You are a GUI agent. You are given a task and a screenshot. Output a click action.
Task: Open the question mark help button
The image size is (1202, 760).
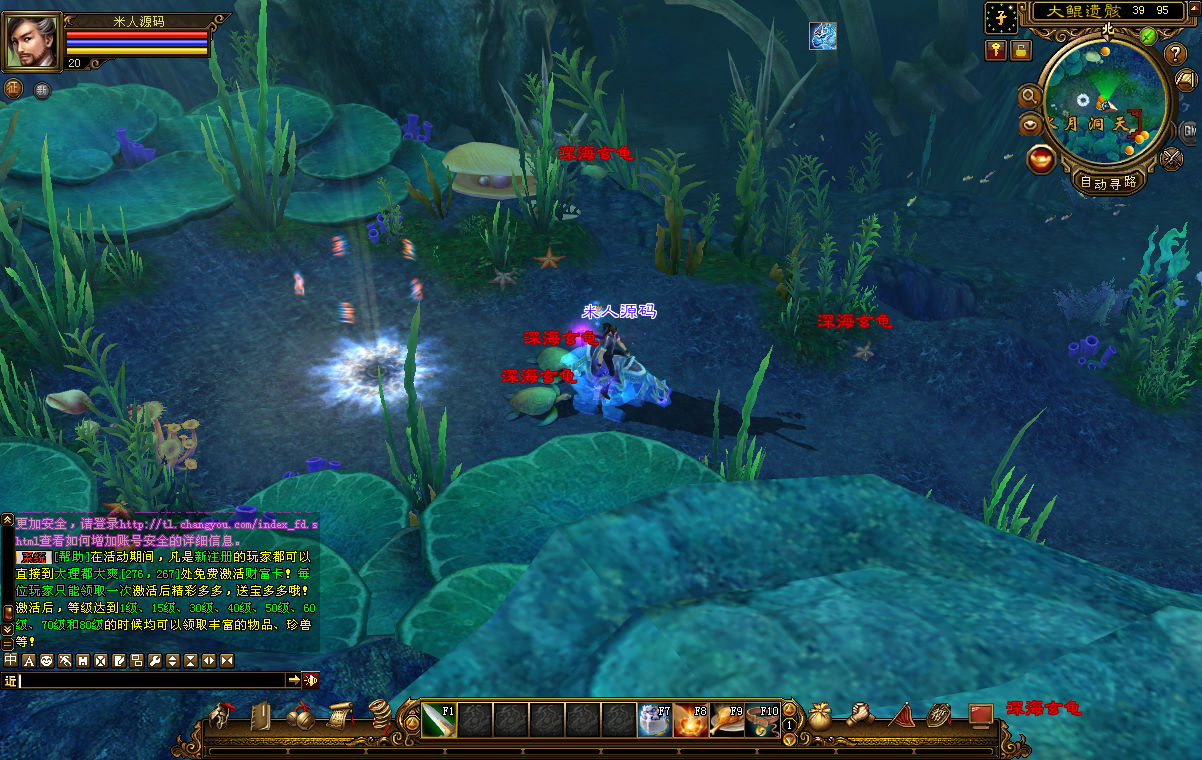pyautogui.click(x=1176, y=53)
